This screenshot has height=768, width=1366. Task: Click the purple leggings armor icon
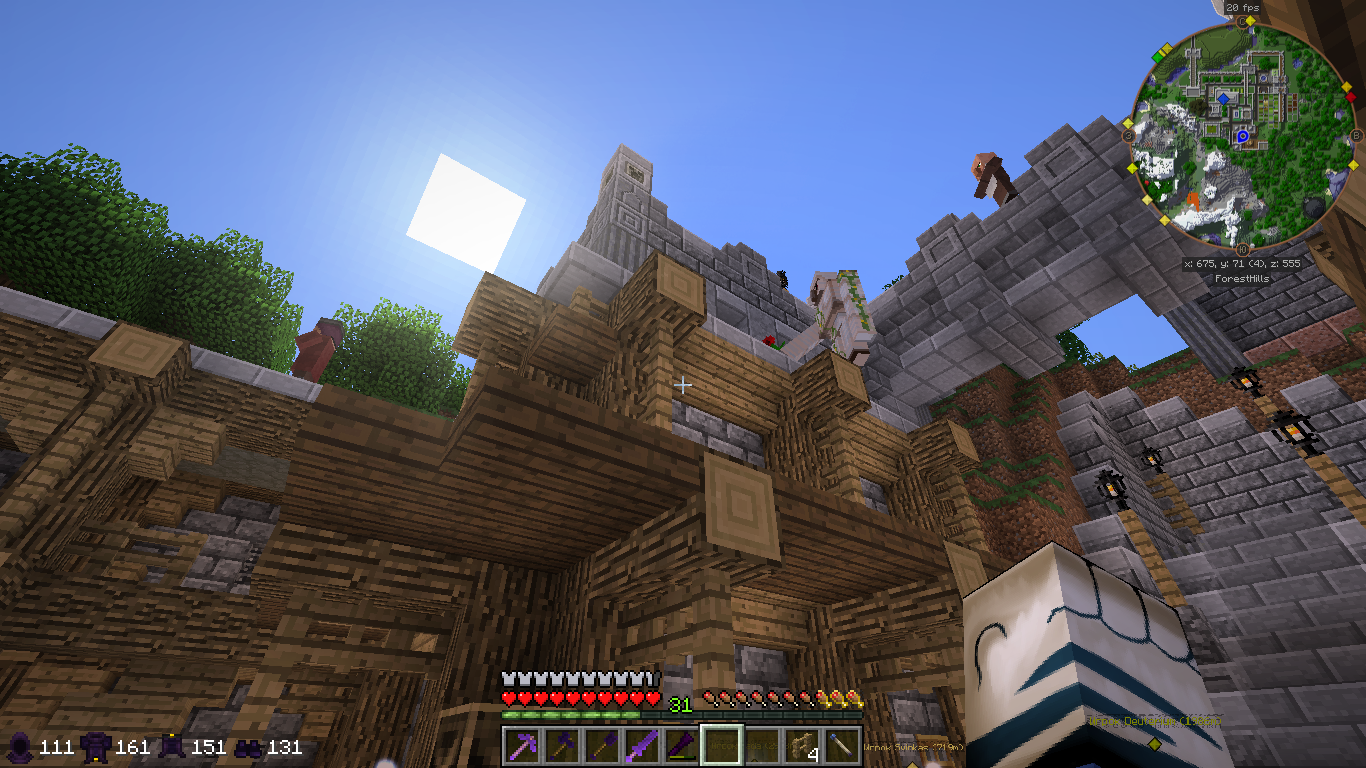point(172,747)
